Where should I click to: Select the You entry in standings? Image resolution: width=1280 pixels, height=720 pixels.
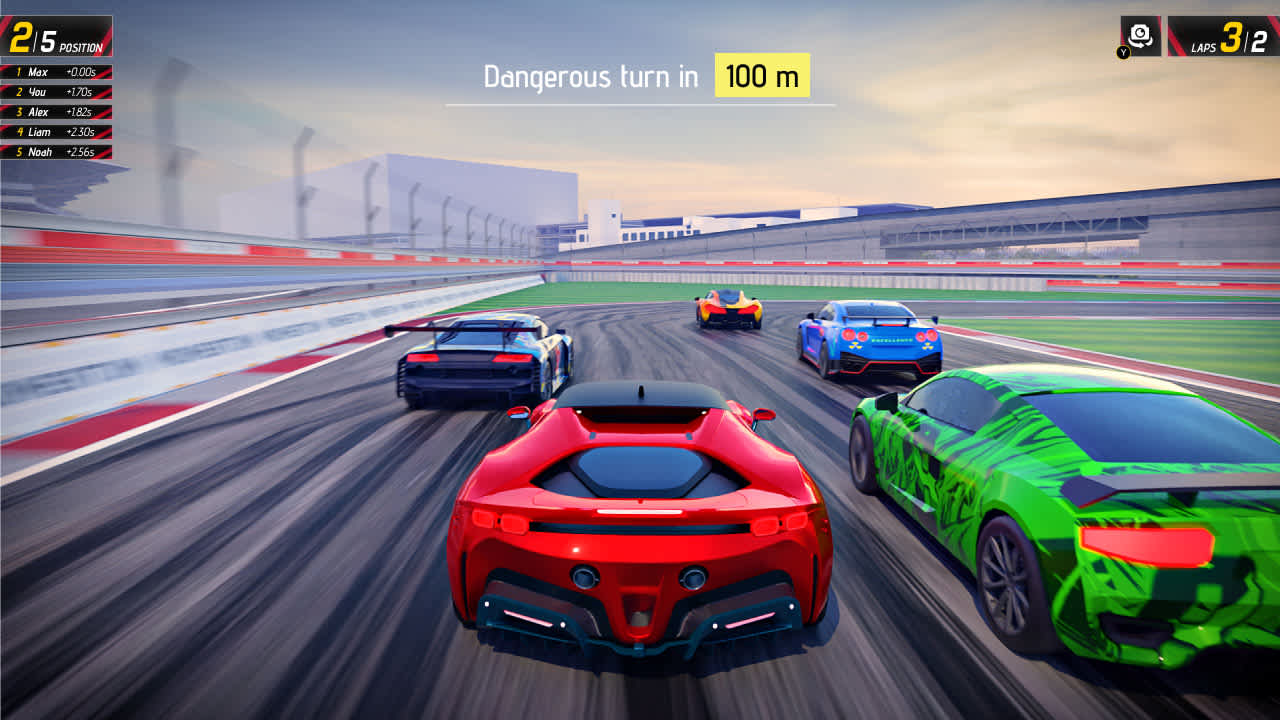[x=55, y=92]
